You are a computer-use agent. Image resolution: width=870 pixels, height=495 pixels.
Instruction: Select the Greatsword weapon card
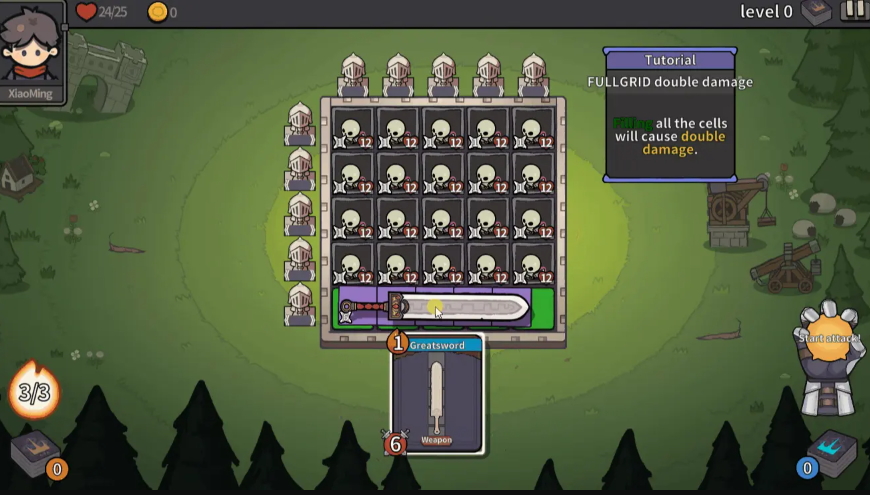437,395
